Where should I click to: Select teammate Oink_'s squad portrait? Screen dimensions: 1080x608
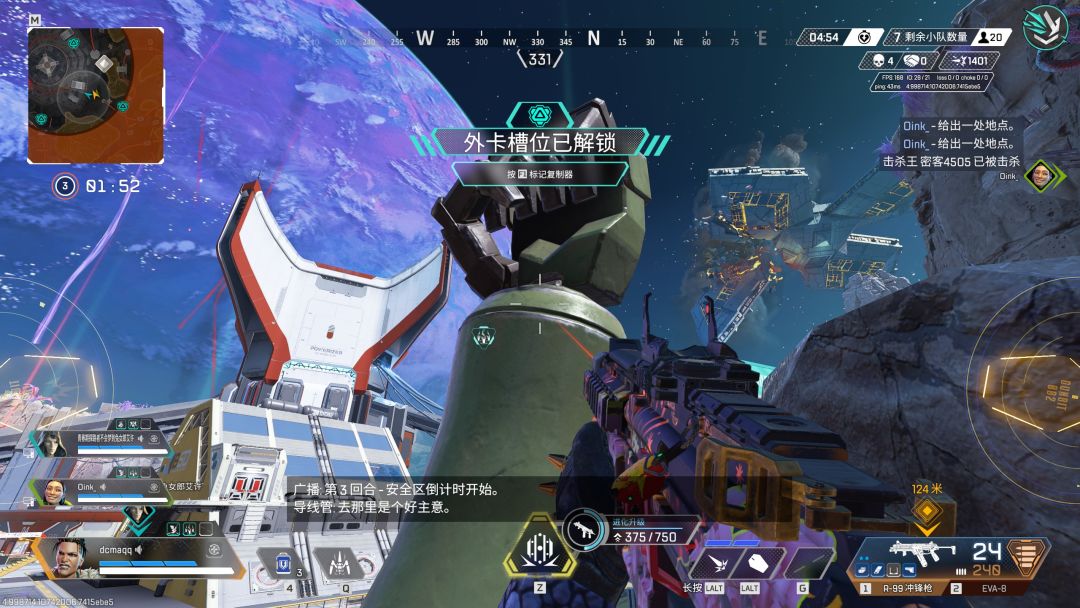(x=51, y=492)
